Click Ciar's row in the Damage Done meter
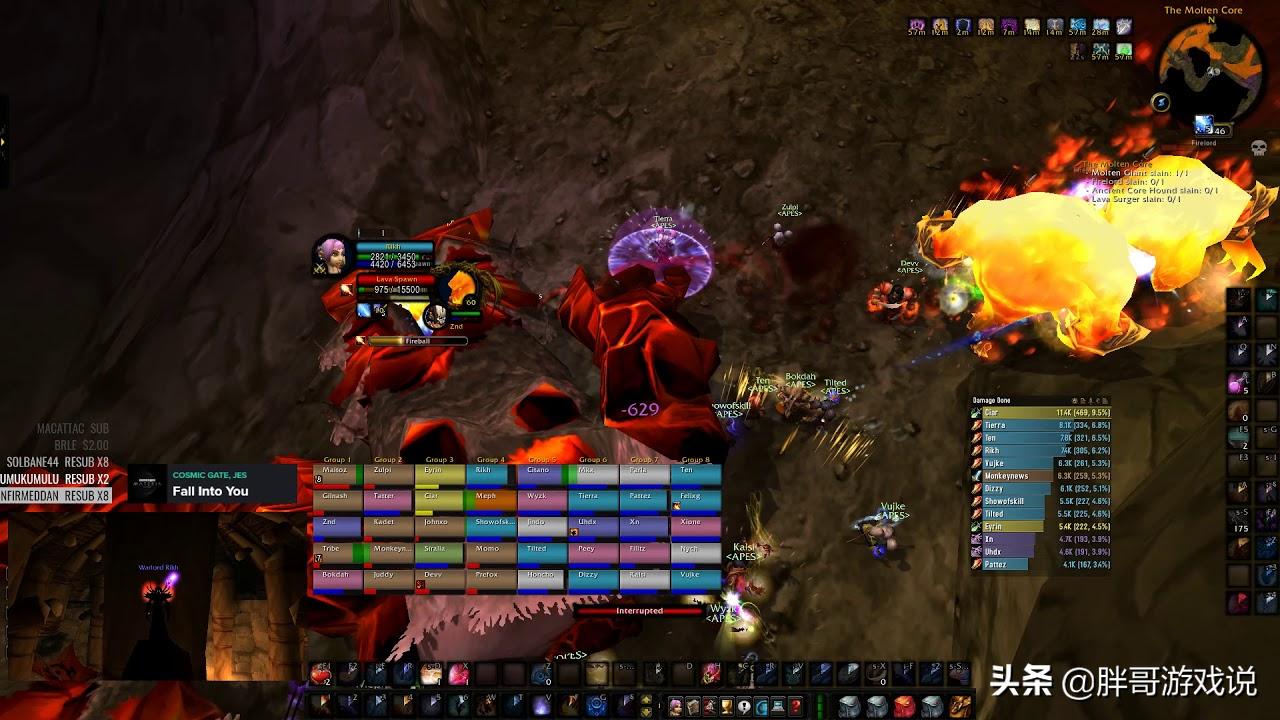The image size is (1280, 720). (1040, 412)
